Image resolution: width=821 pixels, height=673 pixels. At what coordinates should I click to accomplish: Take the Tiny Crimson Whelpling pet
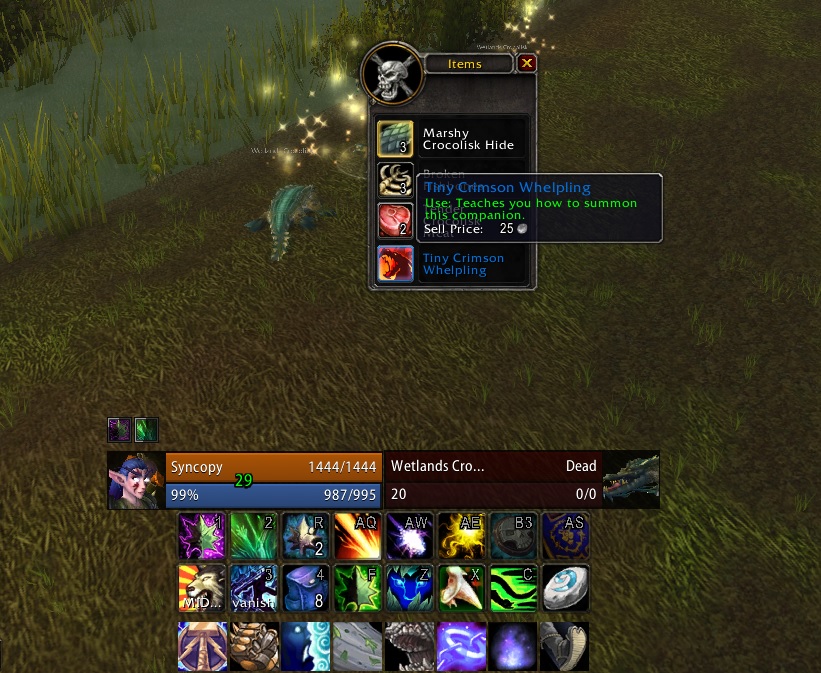tap(395, 264)
